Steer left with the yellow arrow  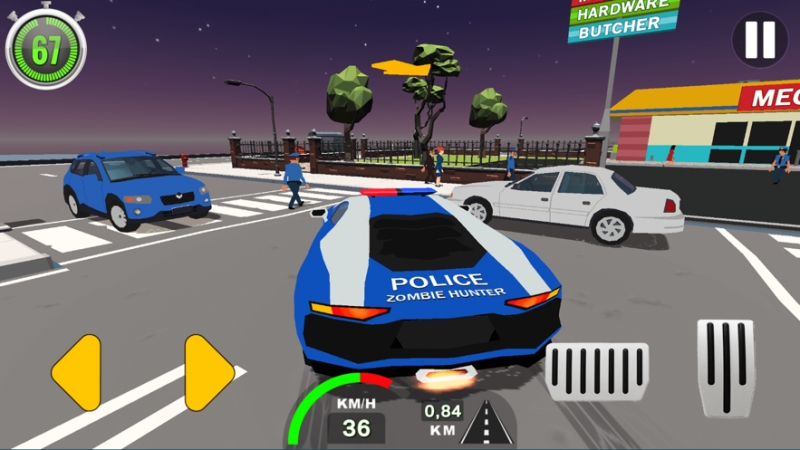pyautogui.click(x=77, y=372)
